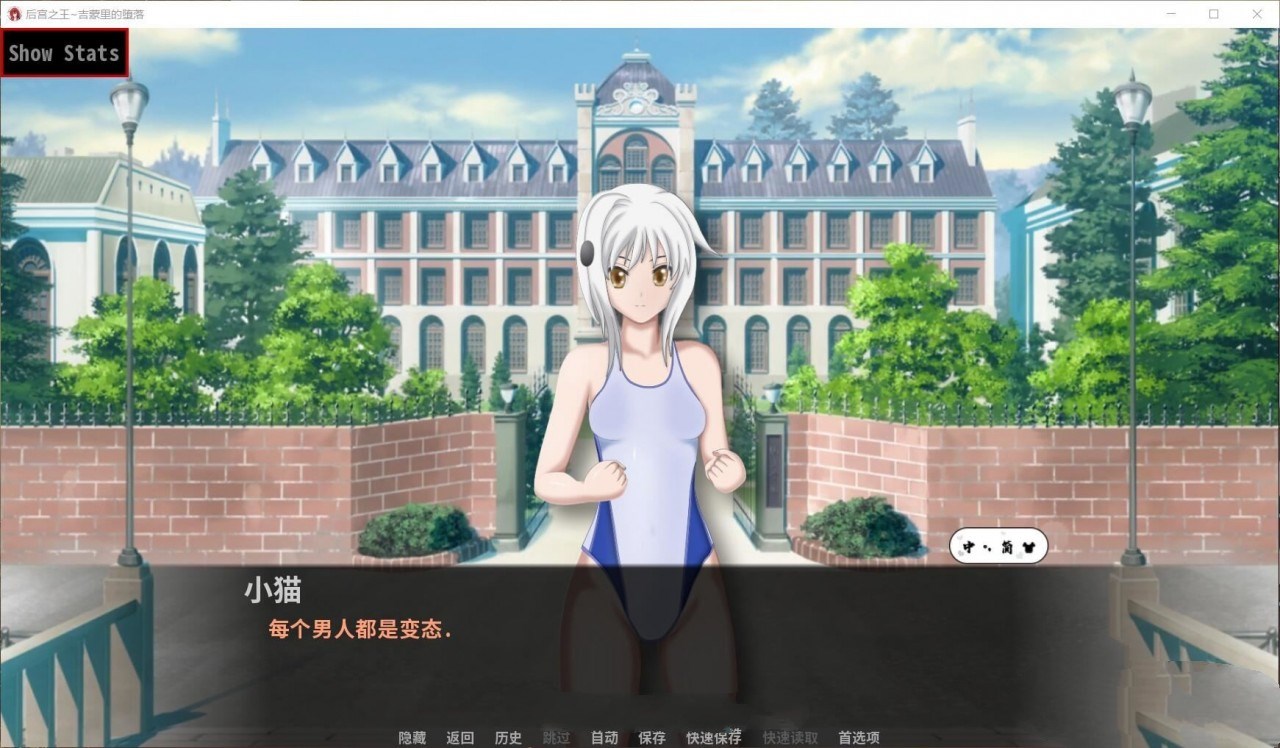Quick save with 快速保存
1280x748 pixels.
(x=713, y=737)
